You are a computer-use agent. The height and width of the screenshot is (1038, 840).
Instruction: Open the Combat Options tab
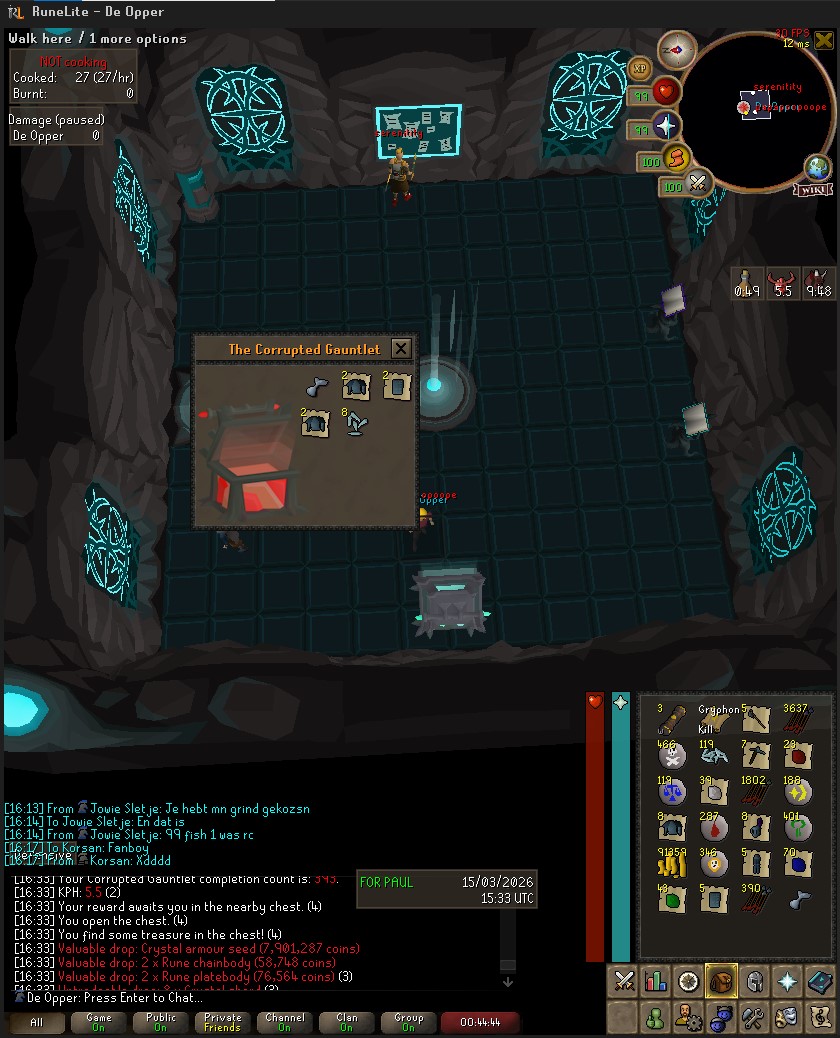[x=624, y=981]
